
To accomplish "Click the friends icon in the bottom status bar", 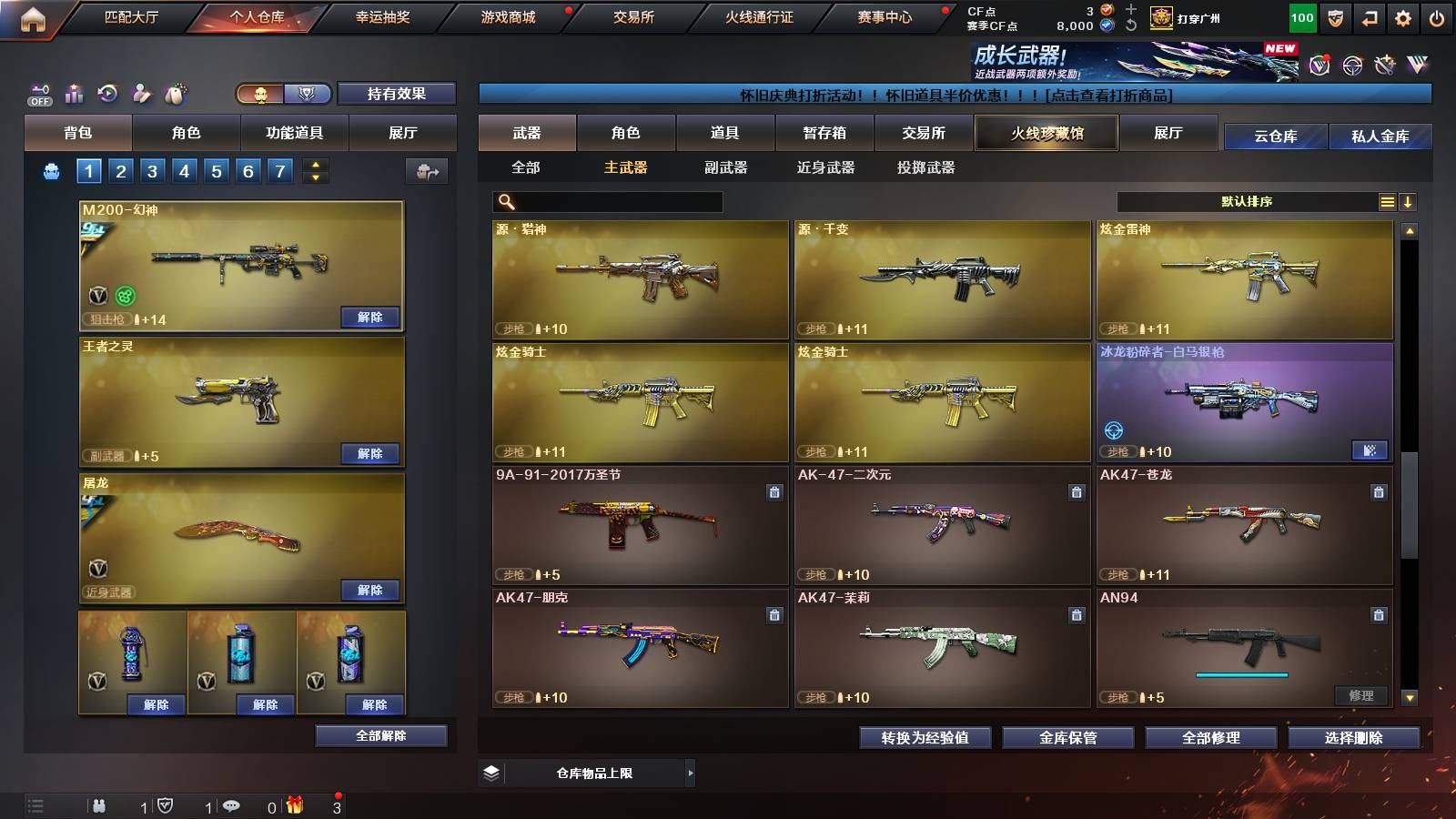I will coord(97,806).
